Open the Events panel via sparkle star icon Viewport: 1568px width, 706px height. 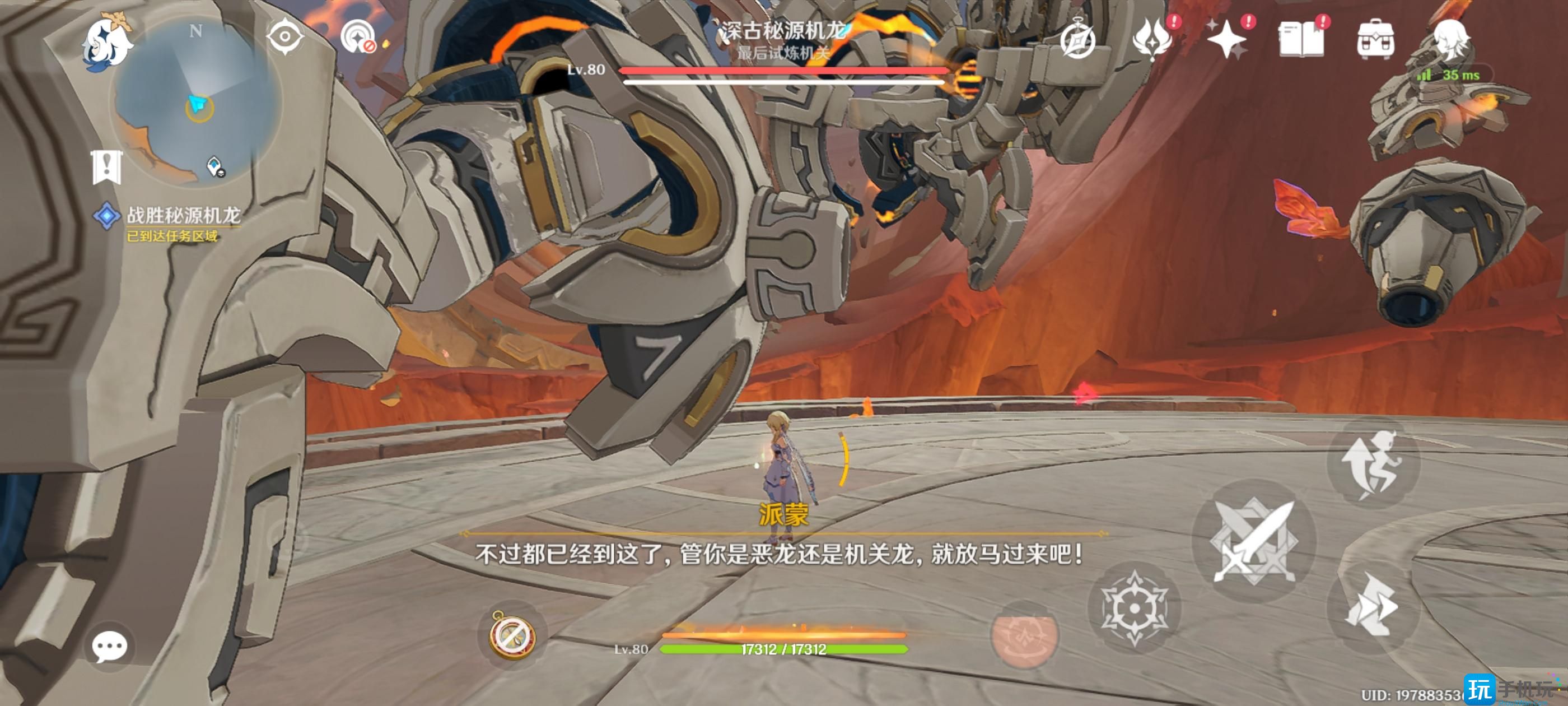(1226, 40)
